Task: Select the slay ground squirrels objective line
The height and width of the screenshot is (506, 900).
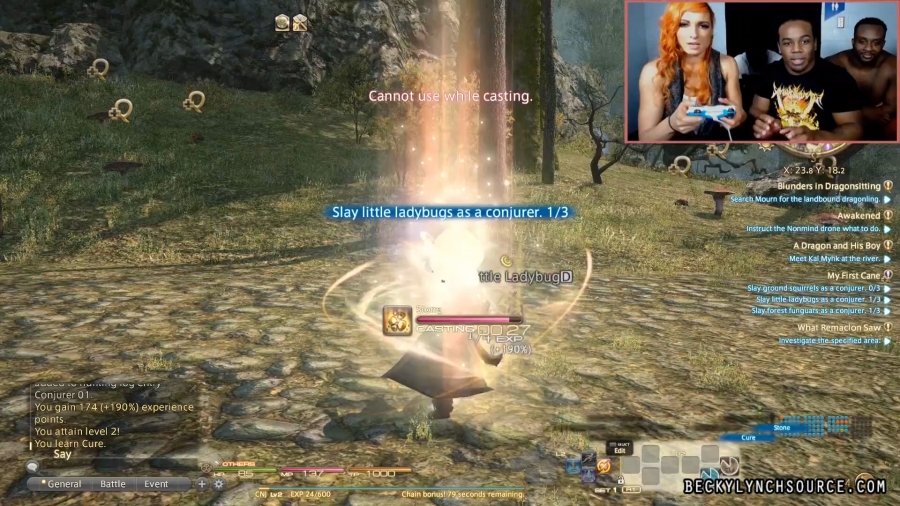Action: pos(818,288)
